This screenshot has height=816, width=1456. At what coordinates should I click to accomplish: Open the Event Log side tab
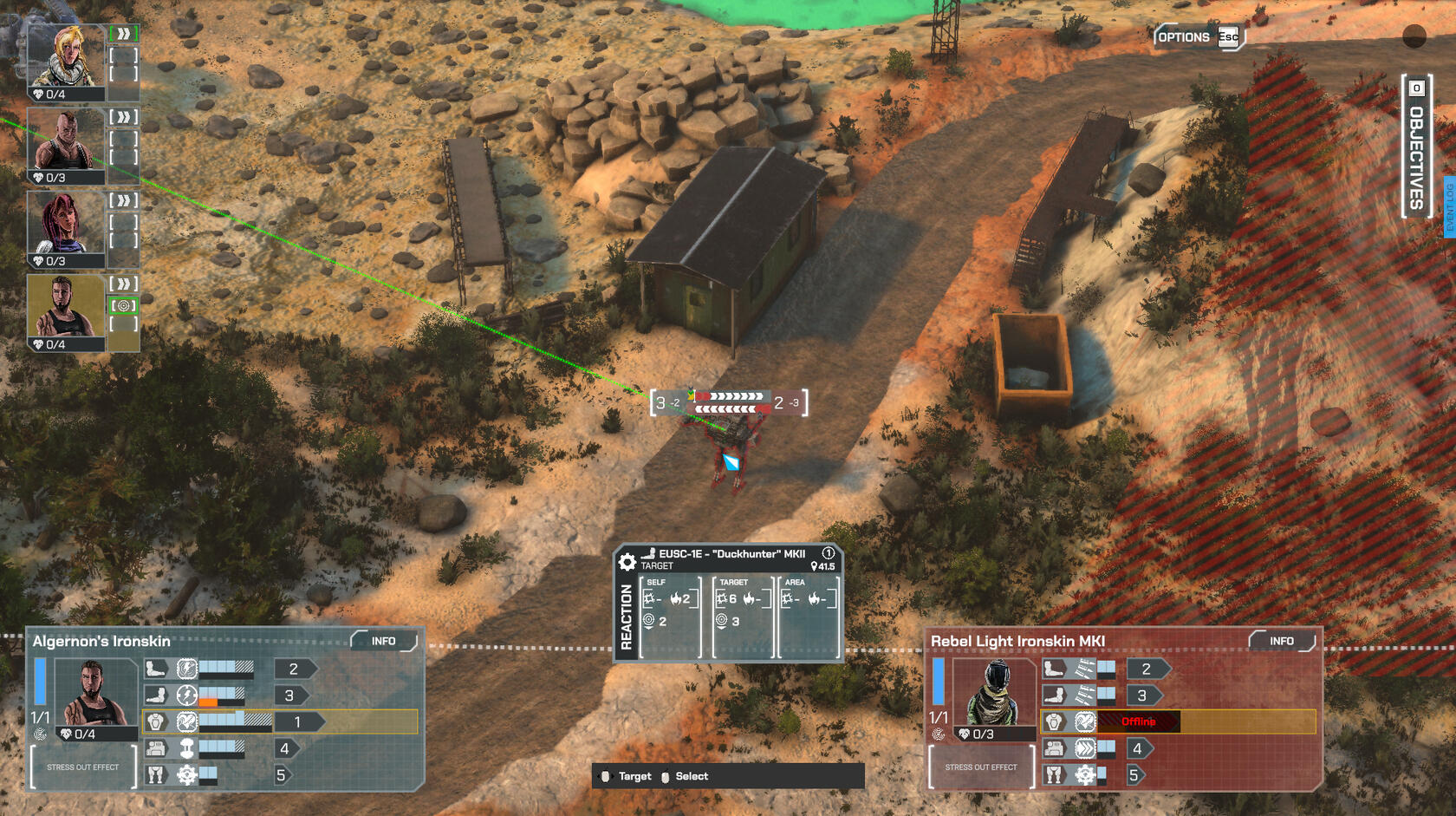tap(1449, 206)
